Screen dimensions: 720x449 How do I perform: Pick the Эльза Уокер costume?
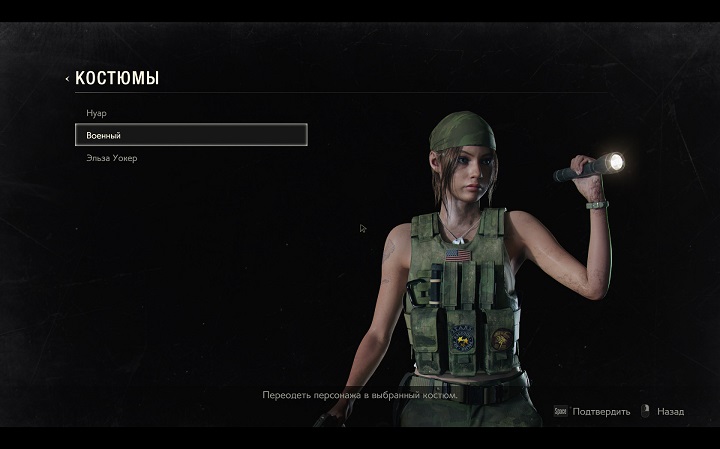(x=110, y=158)
